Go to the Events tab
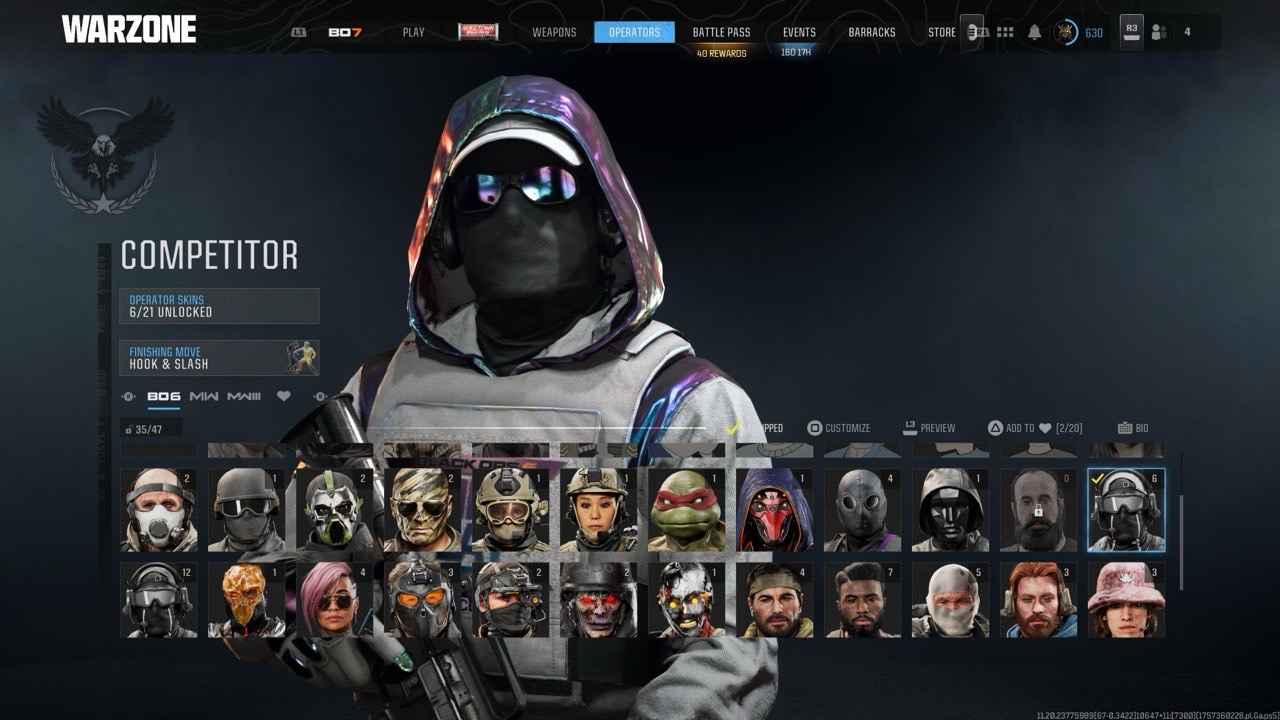 [x=799, y=32]
